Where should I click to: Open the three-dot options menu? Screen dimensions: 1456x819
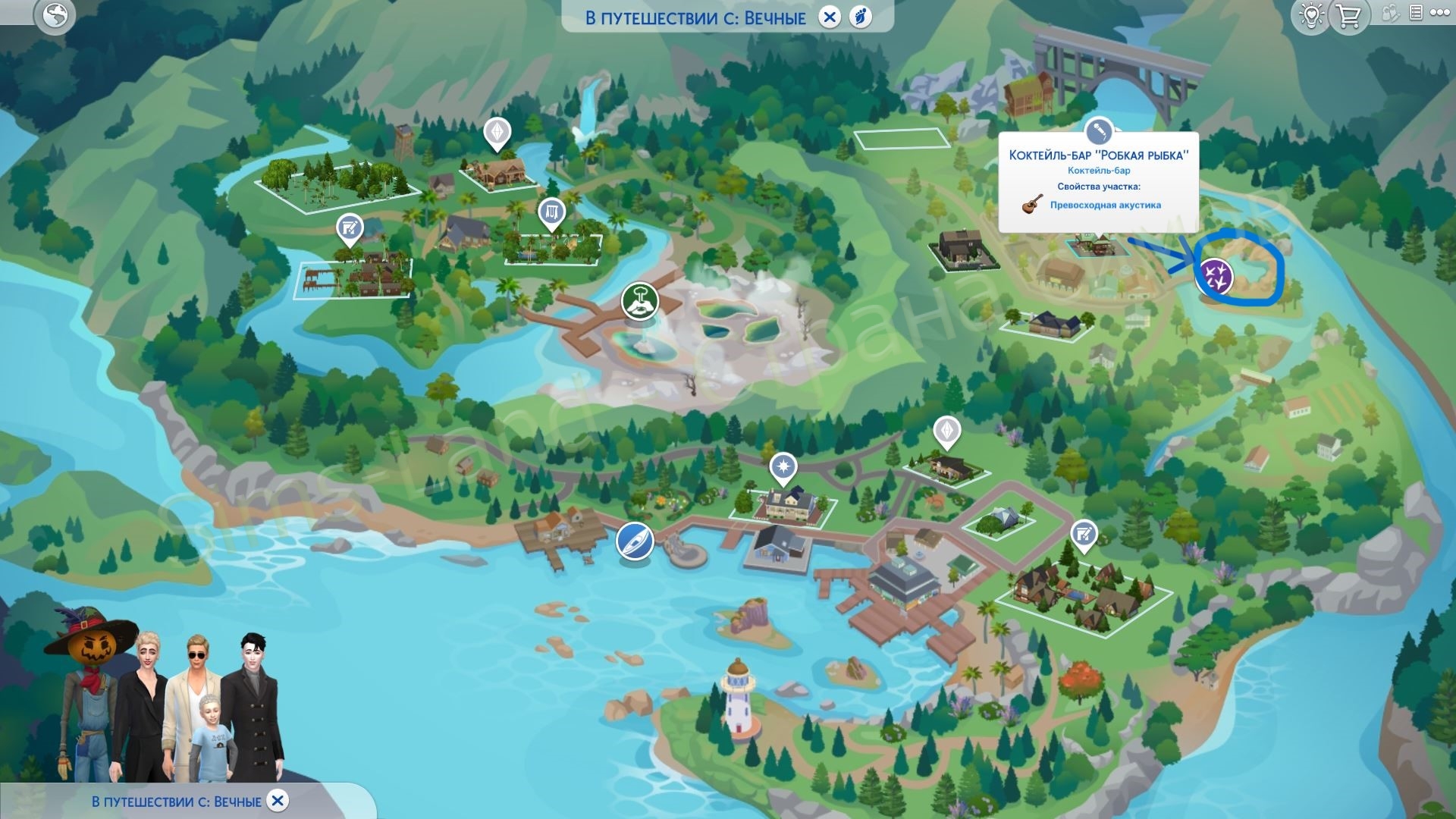pos(1439,13)
